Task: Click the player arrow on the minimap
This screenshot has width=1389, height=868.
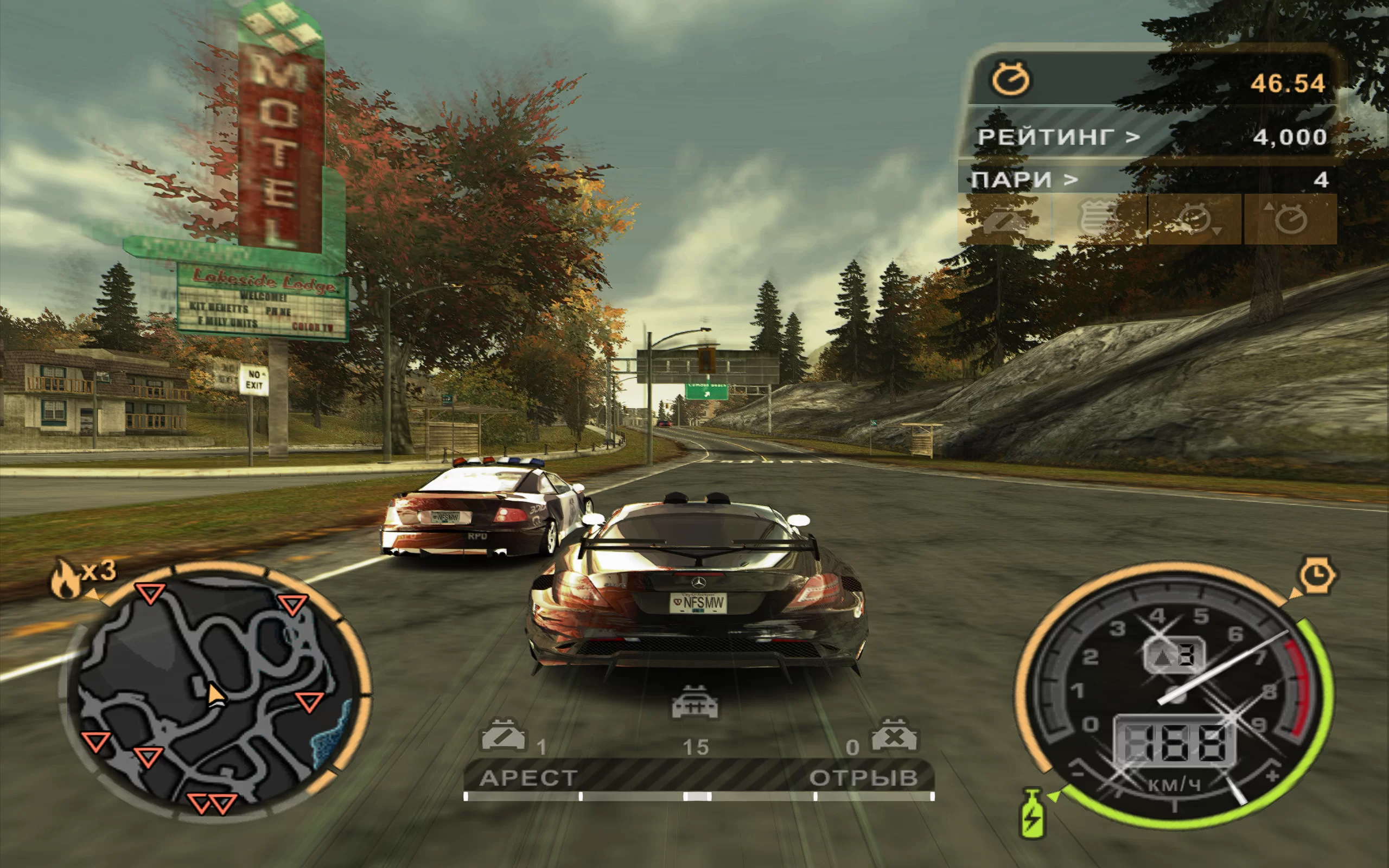Action: point(216,694)
